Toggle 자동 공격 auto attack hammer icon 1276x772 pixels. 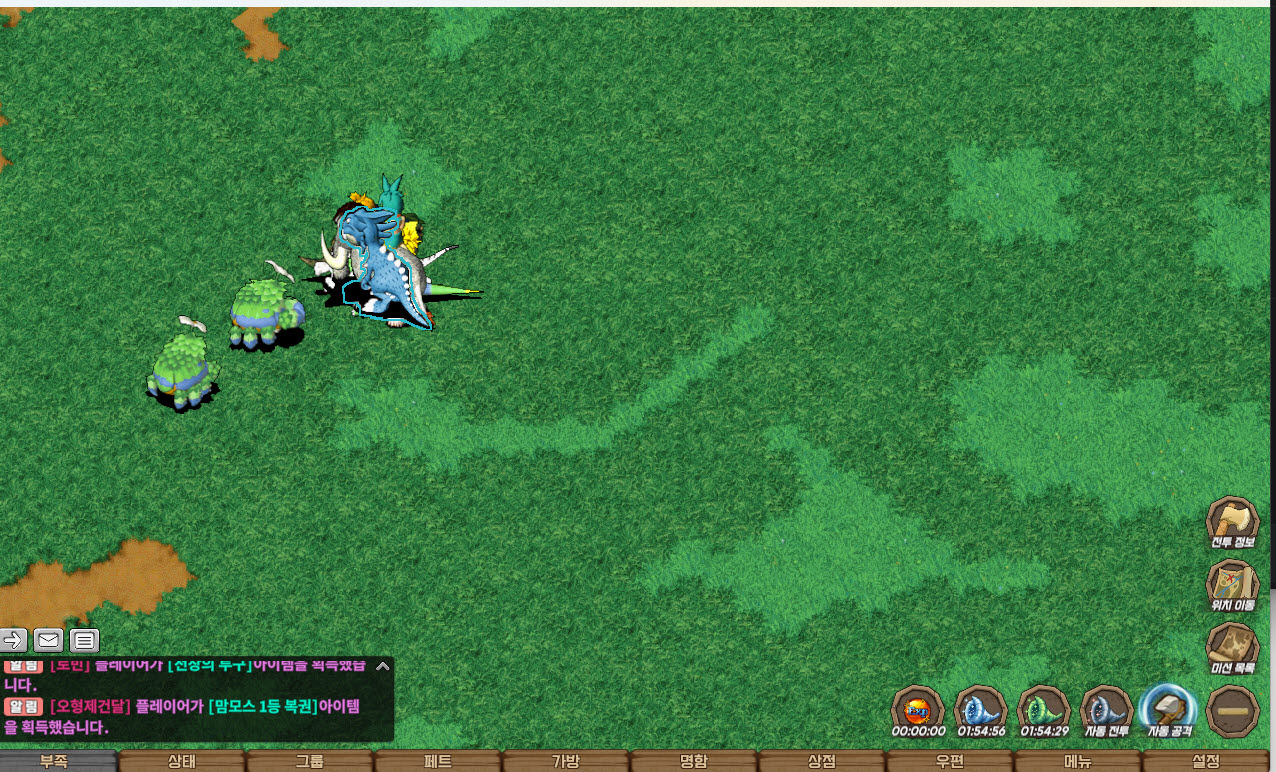click(x=1169, y=711)
